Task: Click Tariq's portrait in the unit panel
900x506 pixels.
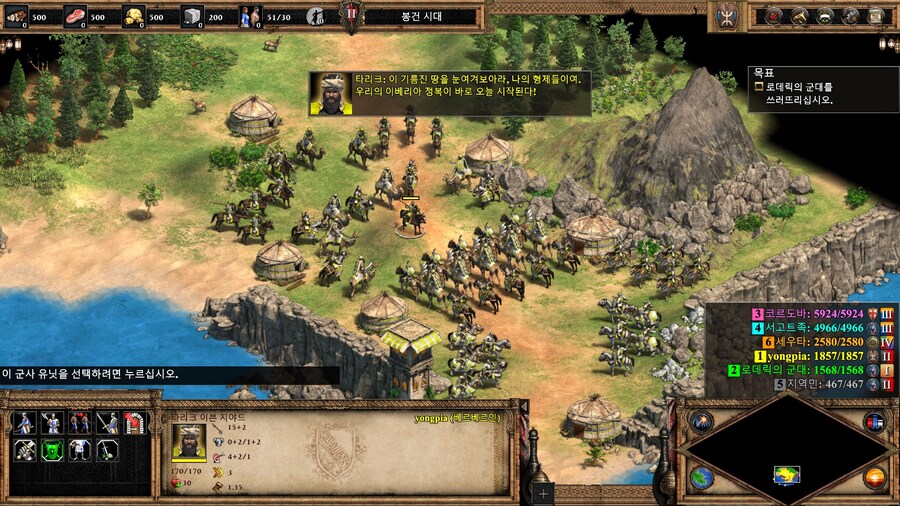Action: pos(188,440)
